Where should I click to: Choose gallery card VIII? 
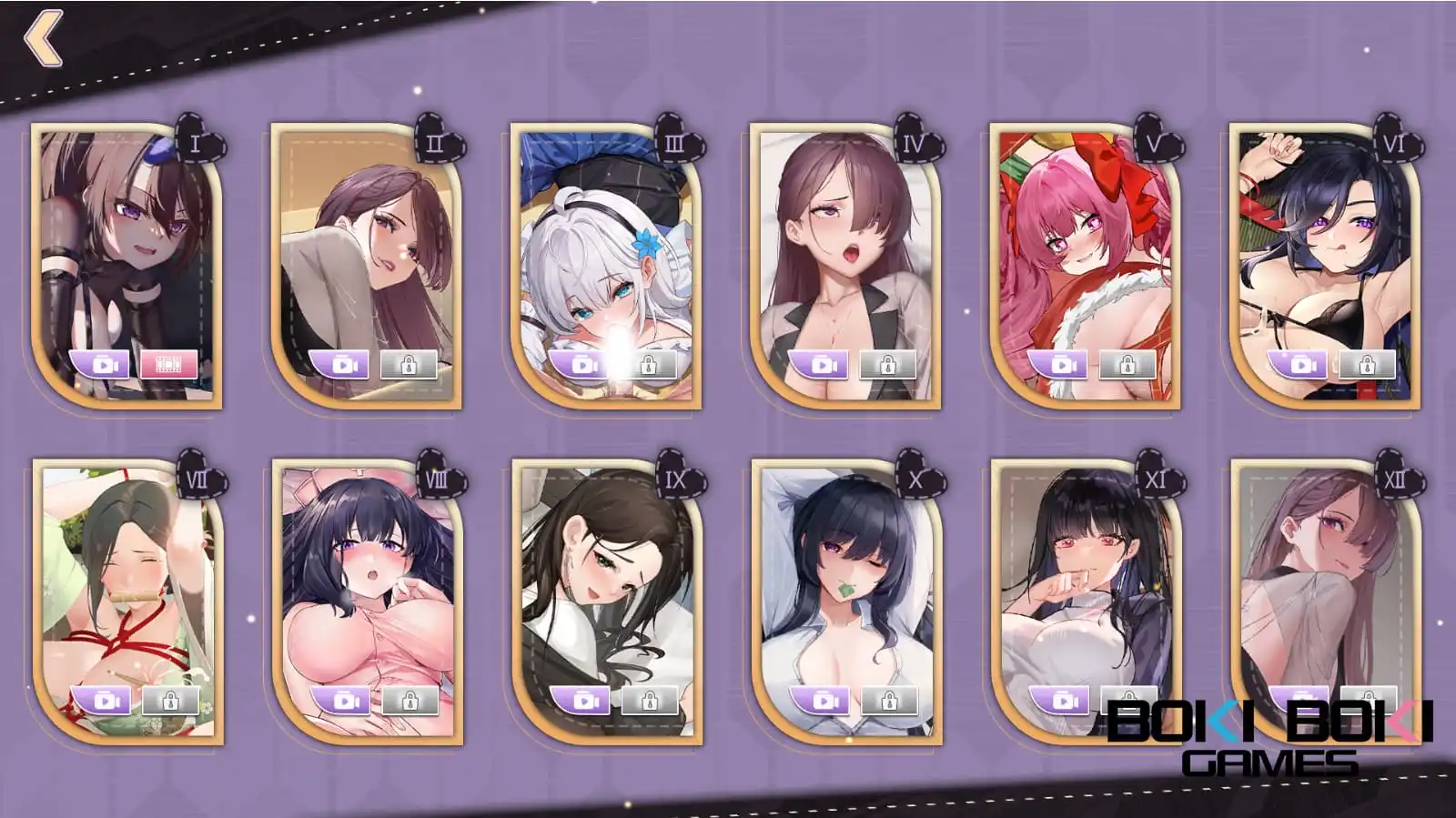pyautogui.click(x=366, y=582)
